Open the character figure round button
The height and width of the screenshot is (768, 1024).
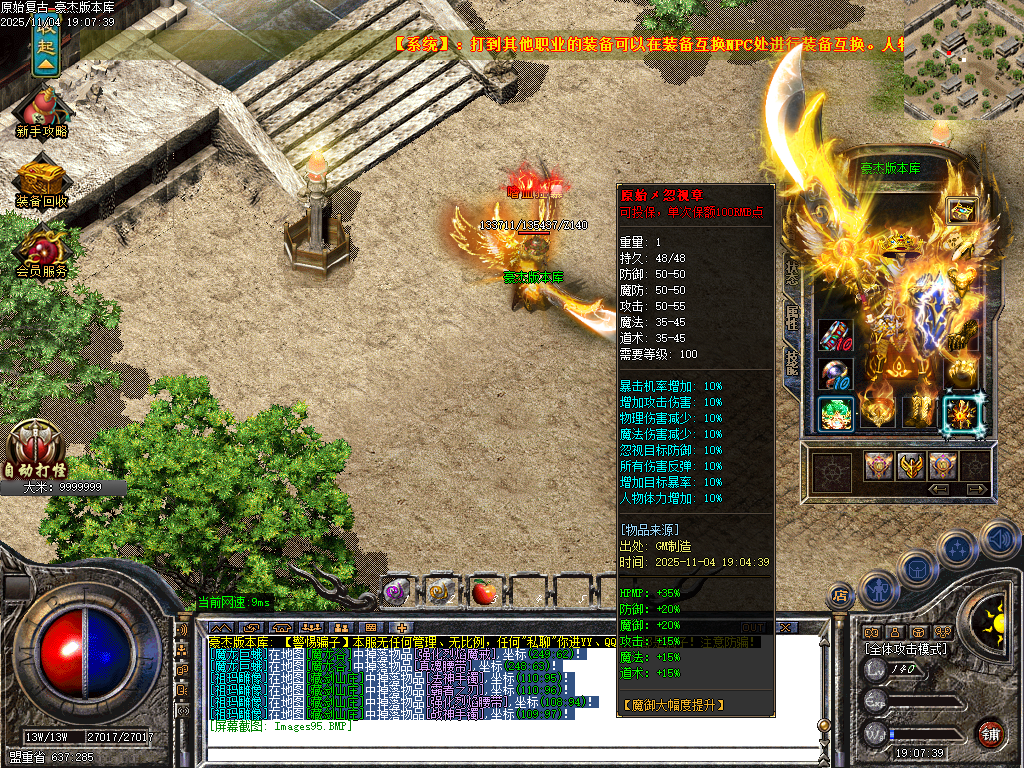click(x=878, y=589)
